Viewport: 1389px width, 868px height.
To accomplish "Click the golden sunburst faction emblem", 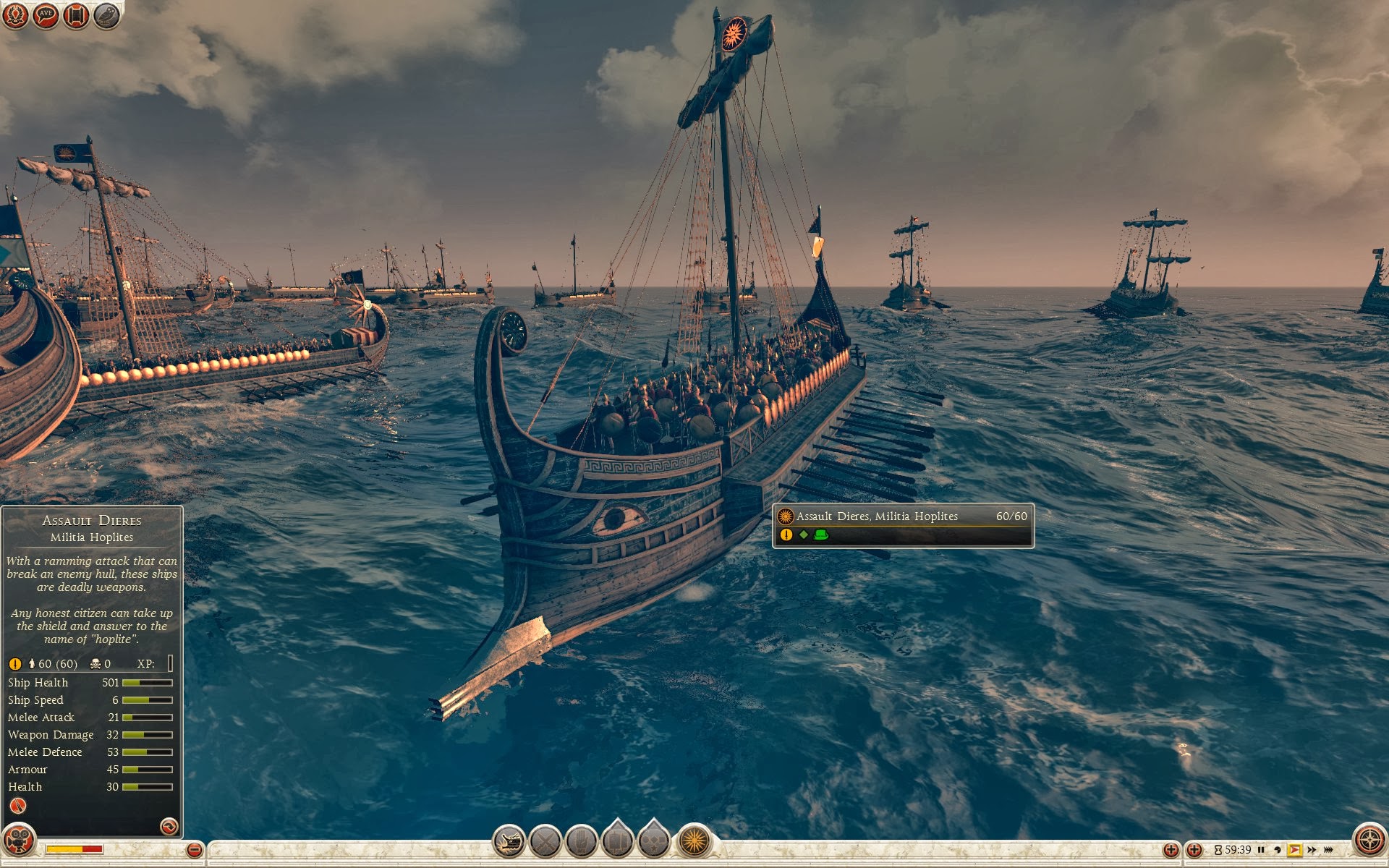I will 694,841.
